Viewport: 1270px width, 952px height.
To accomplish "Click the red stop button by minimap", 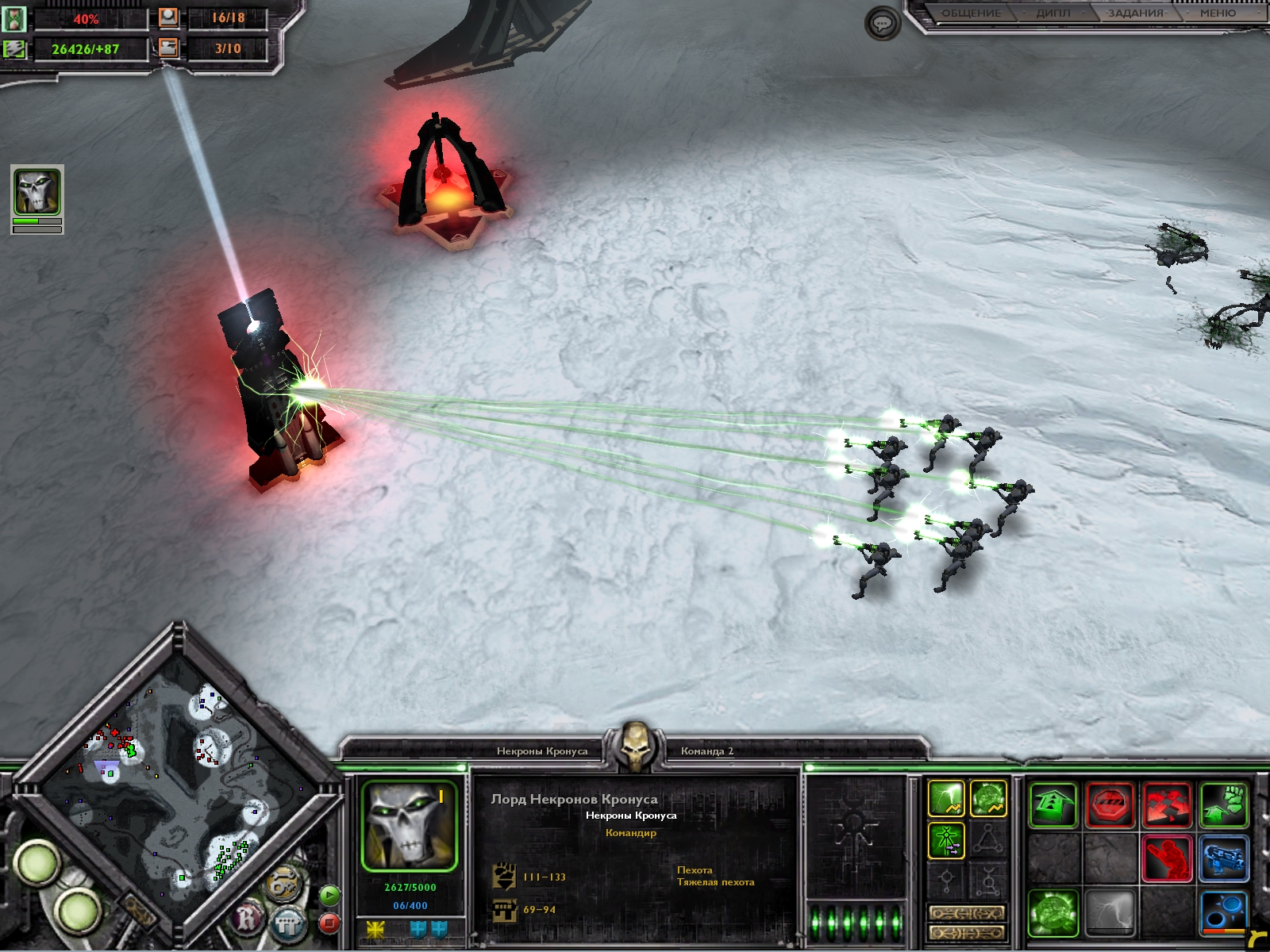I will tap(329, 923).
